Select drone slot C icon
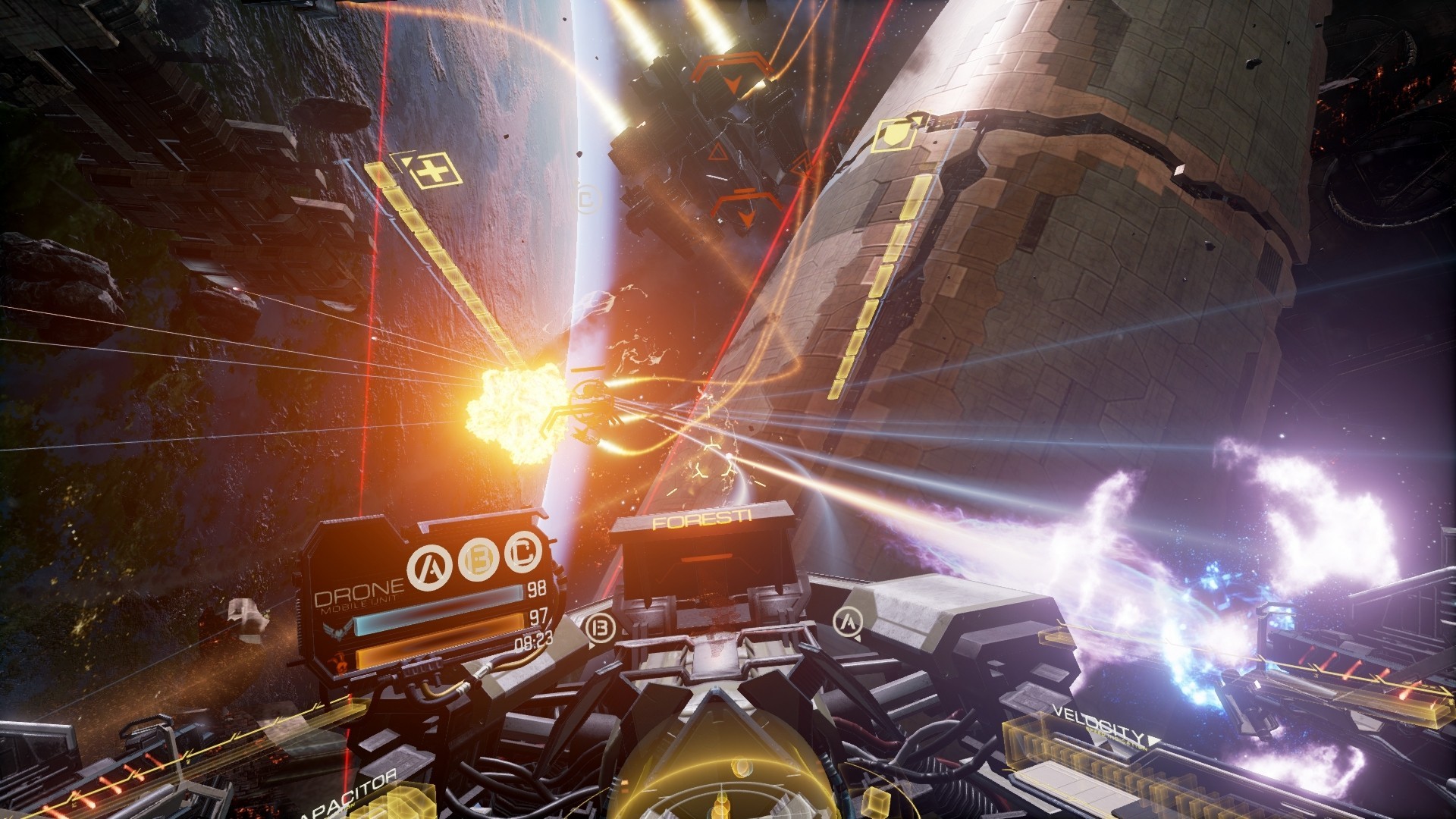The width and height of the screenshot is (1456, 819). pos(521,554)
